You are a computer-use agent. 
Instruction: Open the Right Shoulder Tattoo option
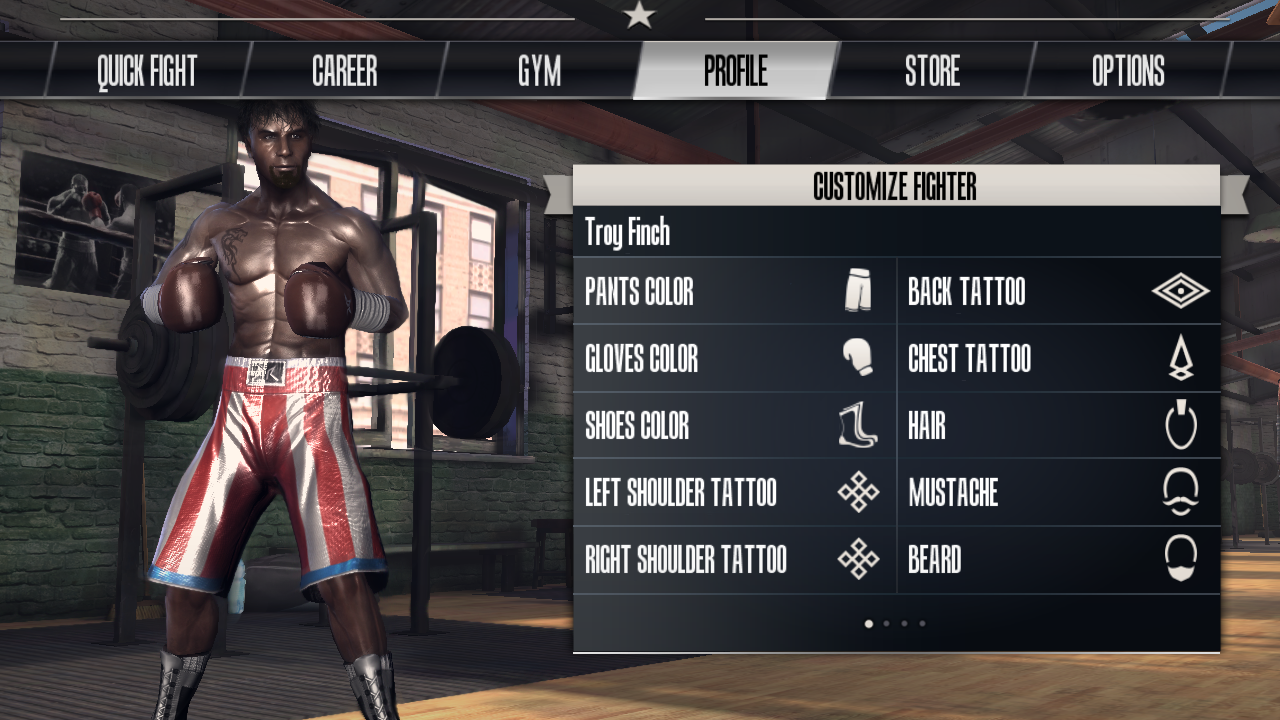coord(734,560)
